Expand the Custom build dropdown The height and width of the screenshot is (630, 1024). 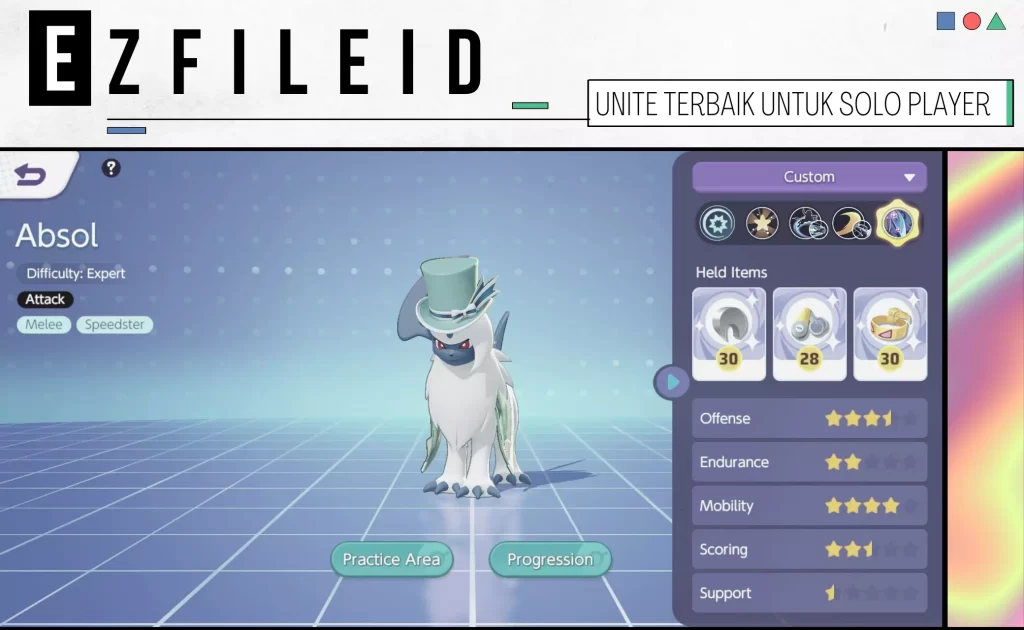click(x=809, y=177)
